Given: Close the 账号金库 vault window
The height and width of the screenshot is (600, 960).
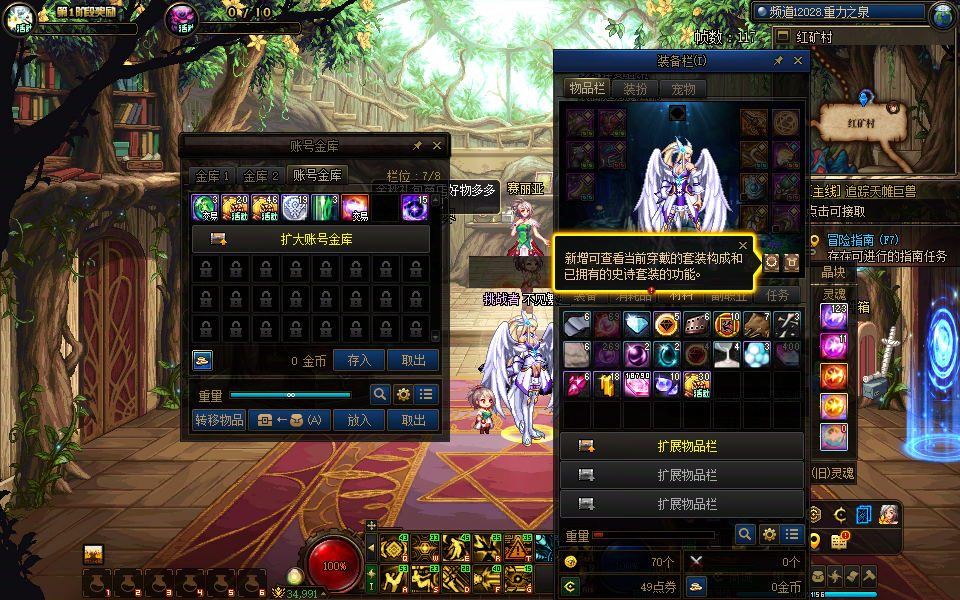Looking at the screenshot, I should [437, 146].
